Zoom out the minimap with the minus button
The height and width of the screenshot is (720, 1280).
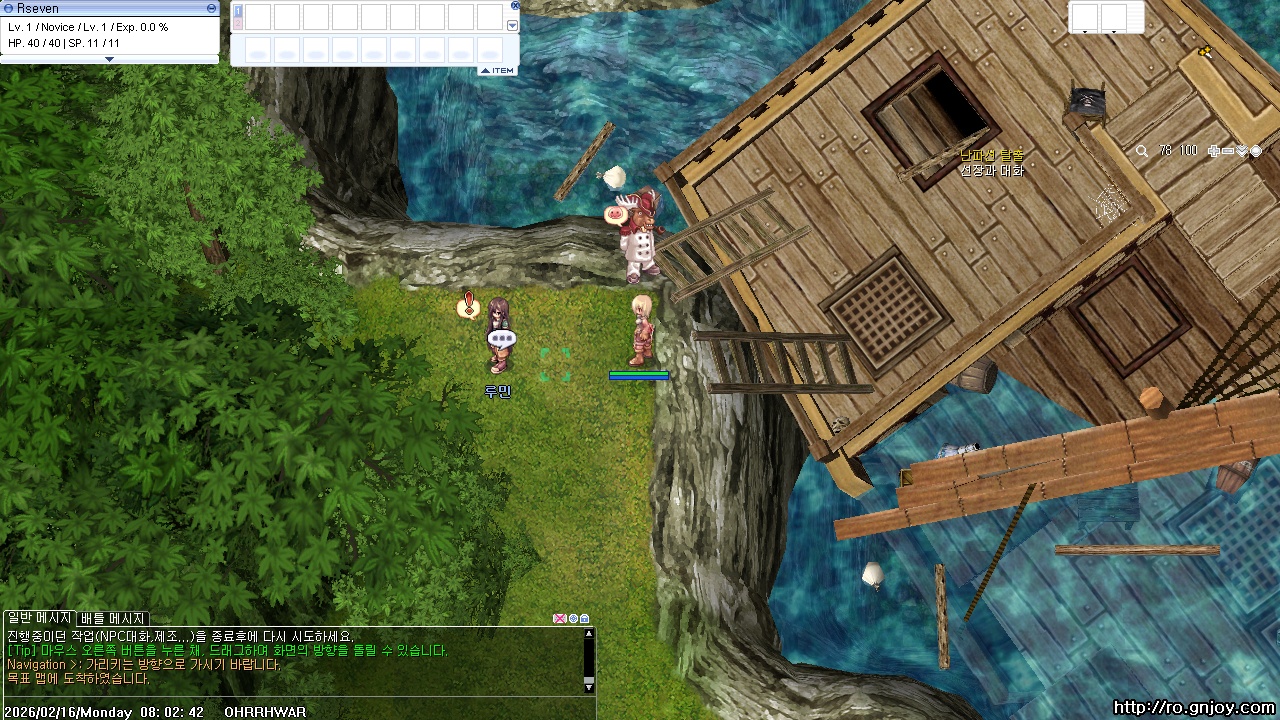[x=1228, y=151]
